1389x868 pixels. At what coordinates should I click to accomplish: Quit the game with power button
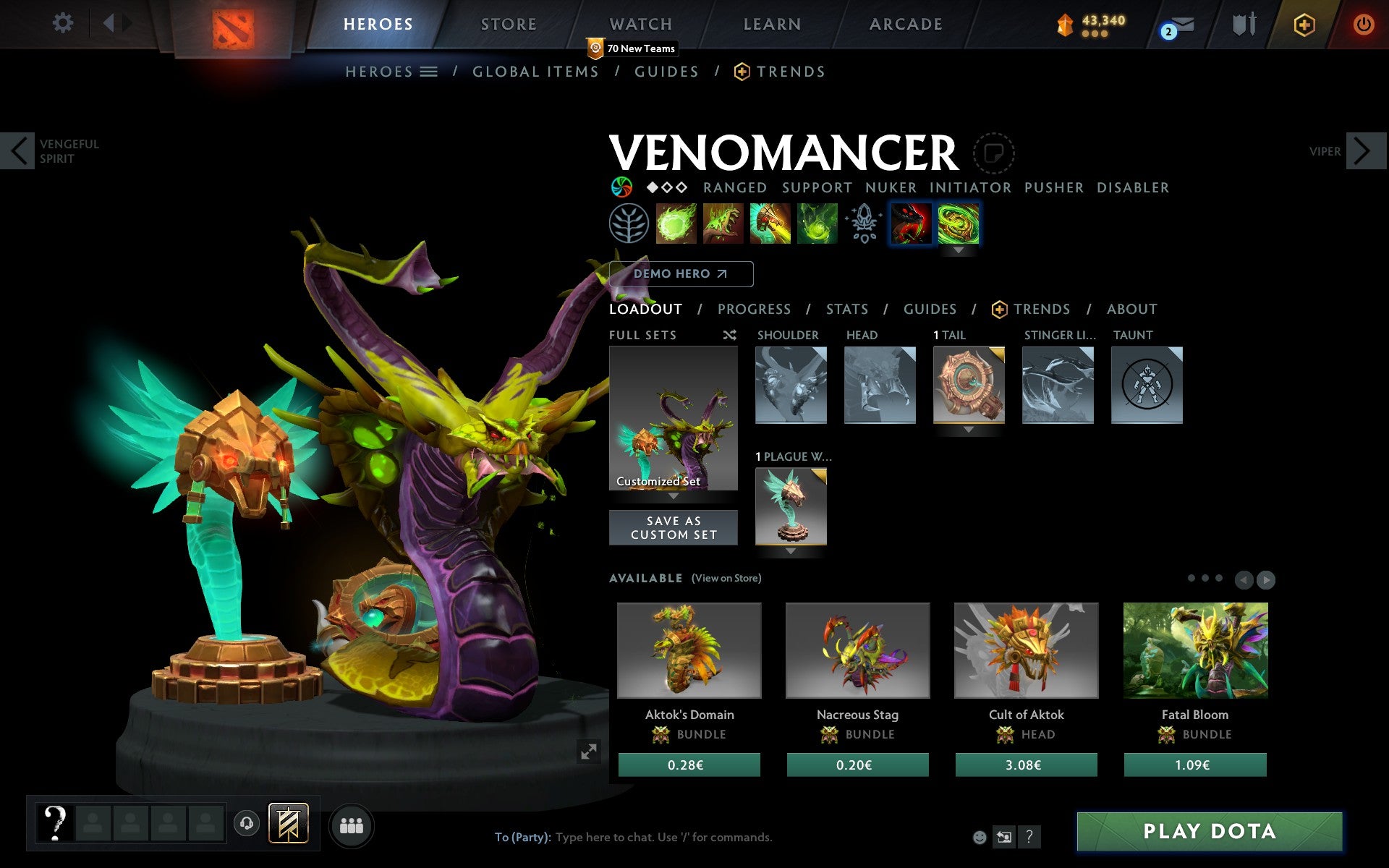coord(1363,25)
